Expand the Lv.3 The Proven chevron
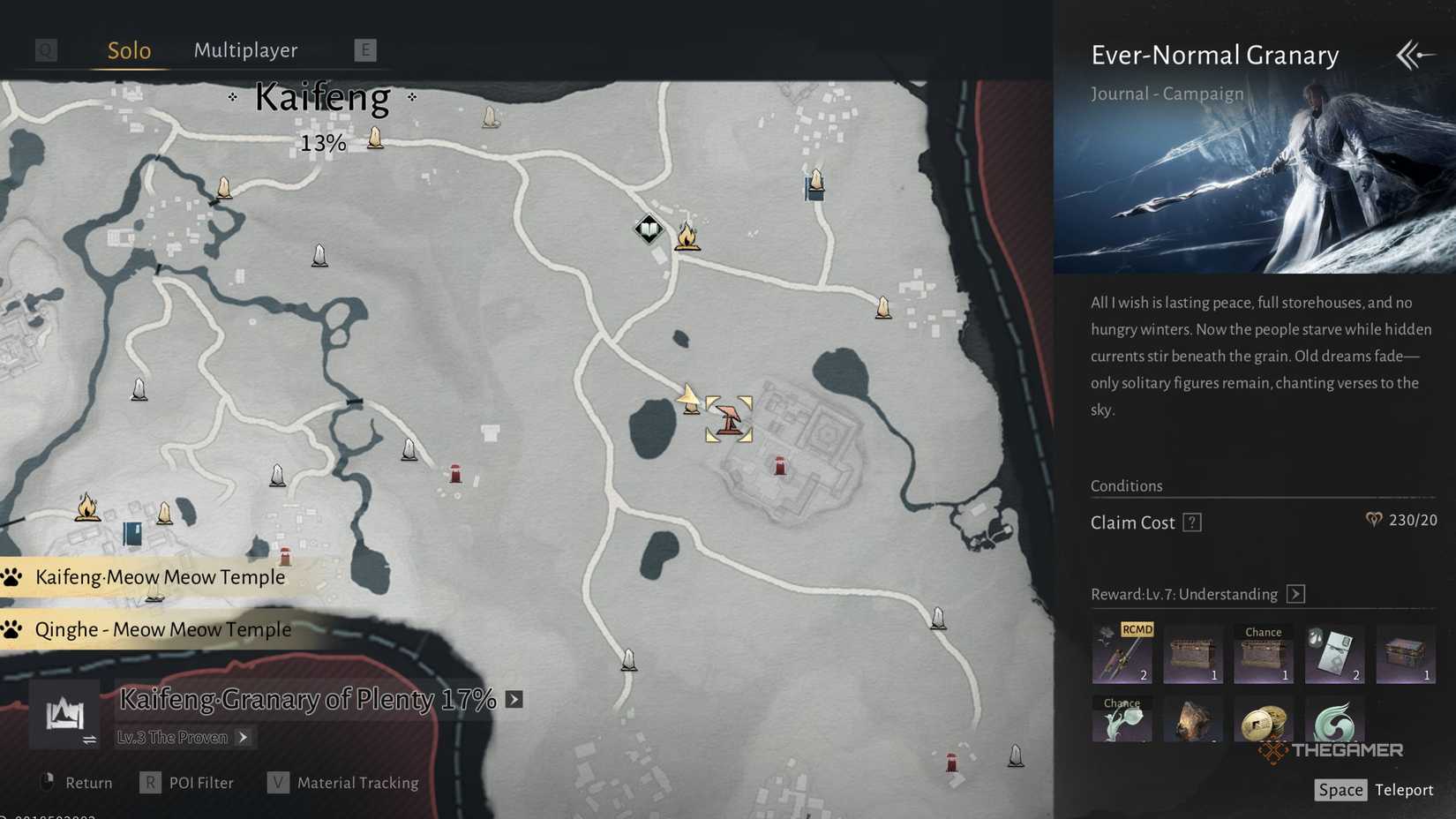 (244, 738)
